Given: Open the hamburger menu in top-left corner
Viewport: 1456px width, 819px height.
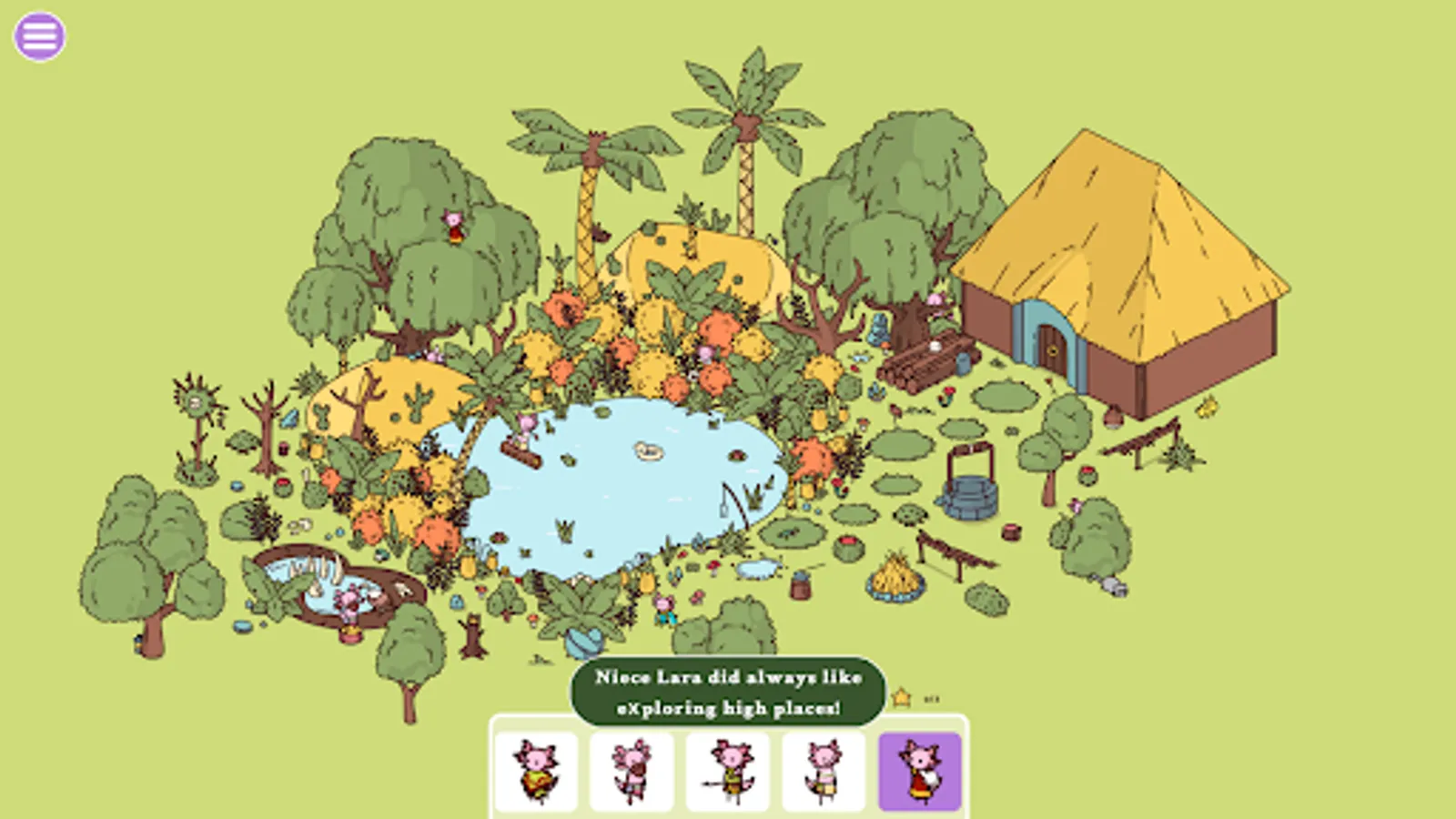Looking at the screenshot, I should coord(37,34).
